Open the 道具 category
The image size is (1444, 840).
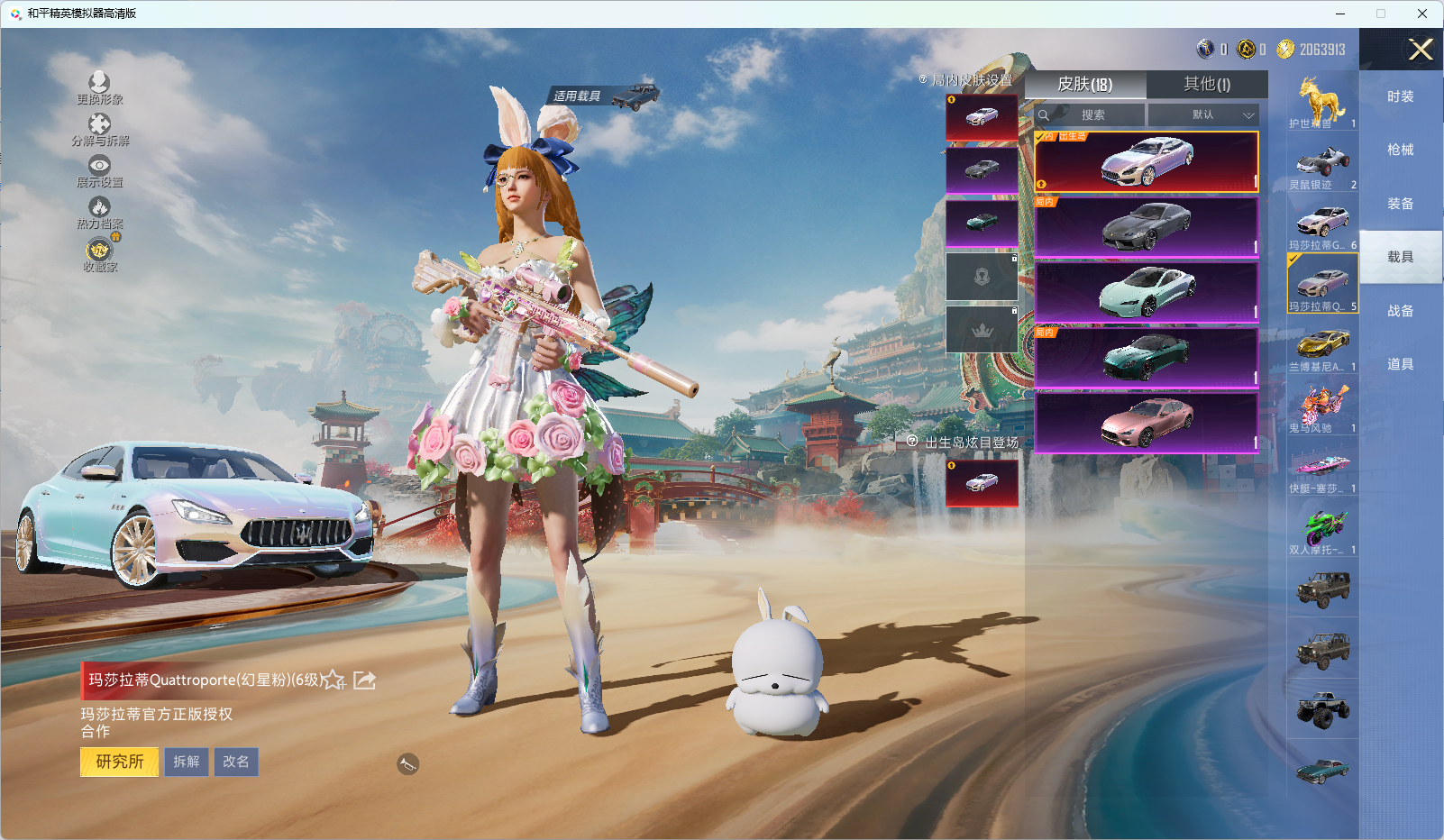(1400, 364)
